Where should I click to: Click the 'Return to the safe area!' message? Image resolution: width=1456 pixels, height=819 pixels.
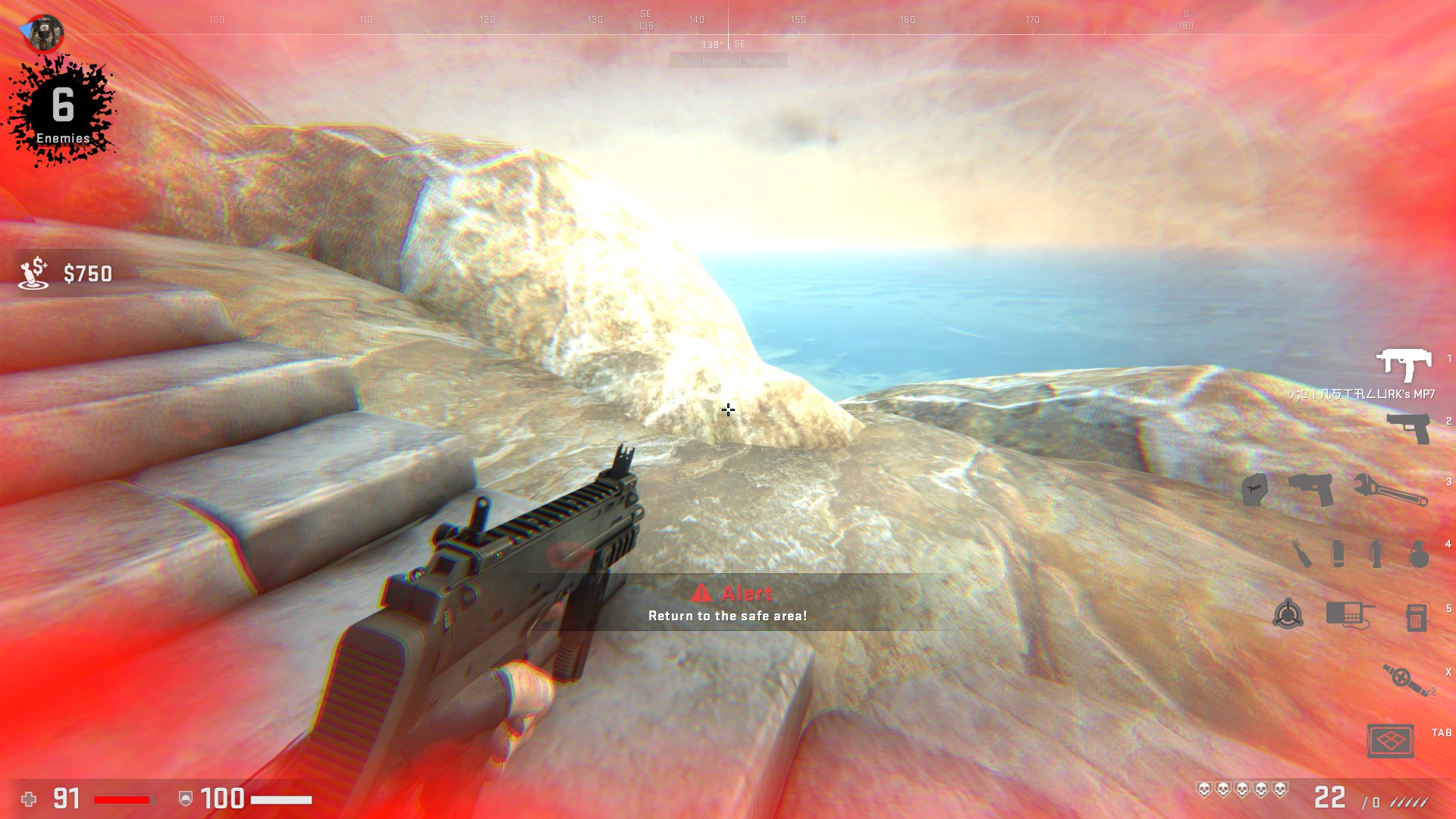tap(728, 616)
